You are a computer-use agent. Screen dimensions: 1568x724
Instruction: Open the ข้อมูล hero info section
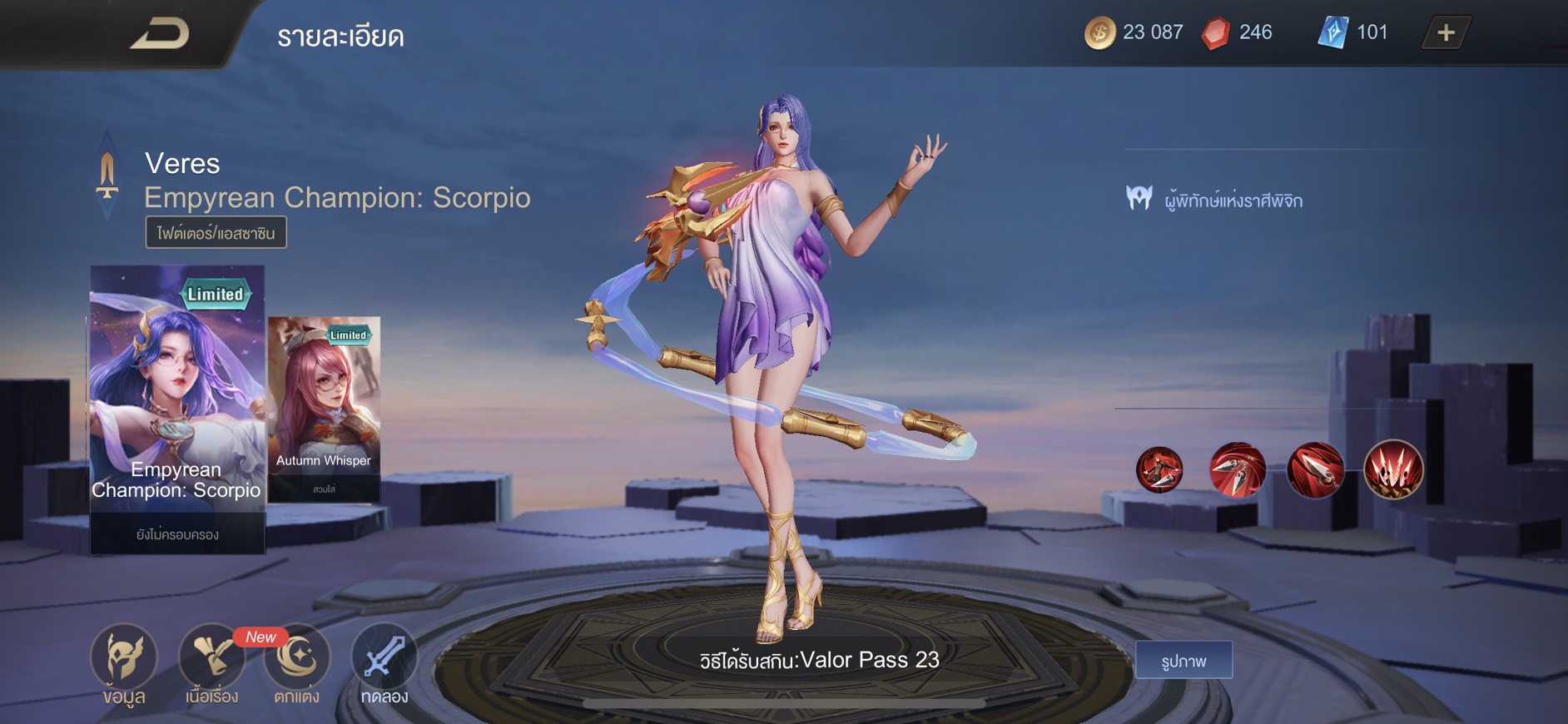(x=123, y=662)
